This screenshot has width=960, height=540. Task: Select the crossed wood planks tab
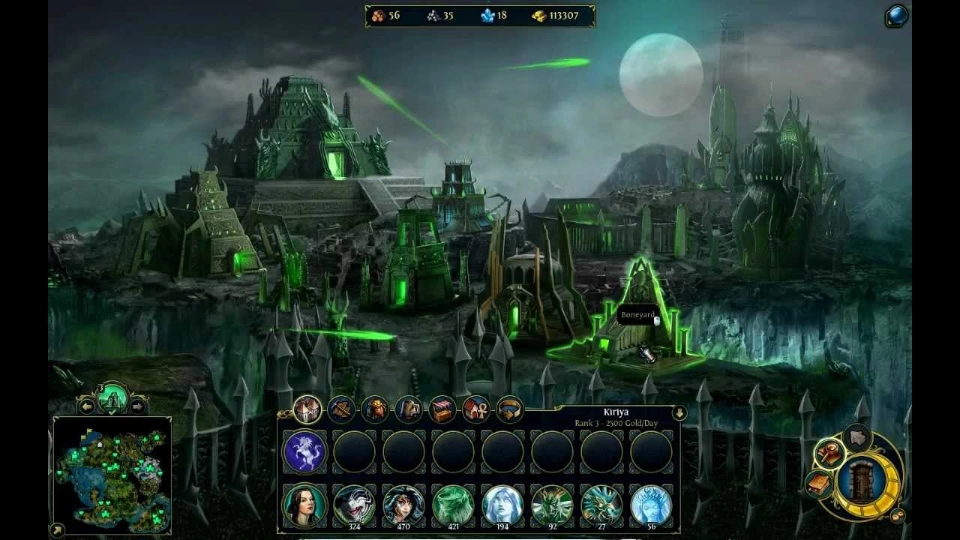pyautogui.click(x=342, y=408)
